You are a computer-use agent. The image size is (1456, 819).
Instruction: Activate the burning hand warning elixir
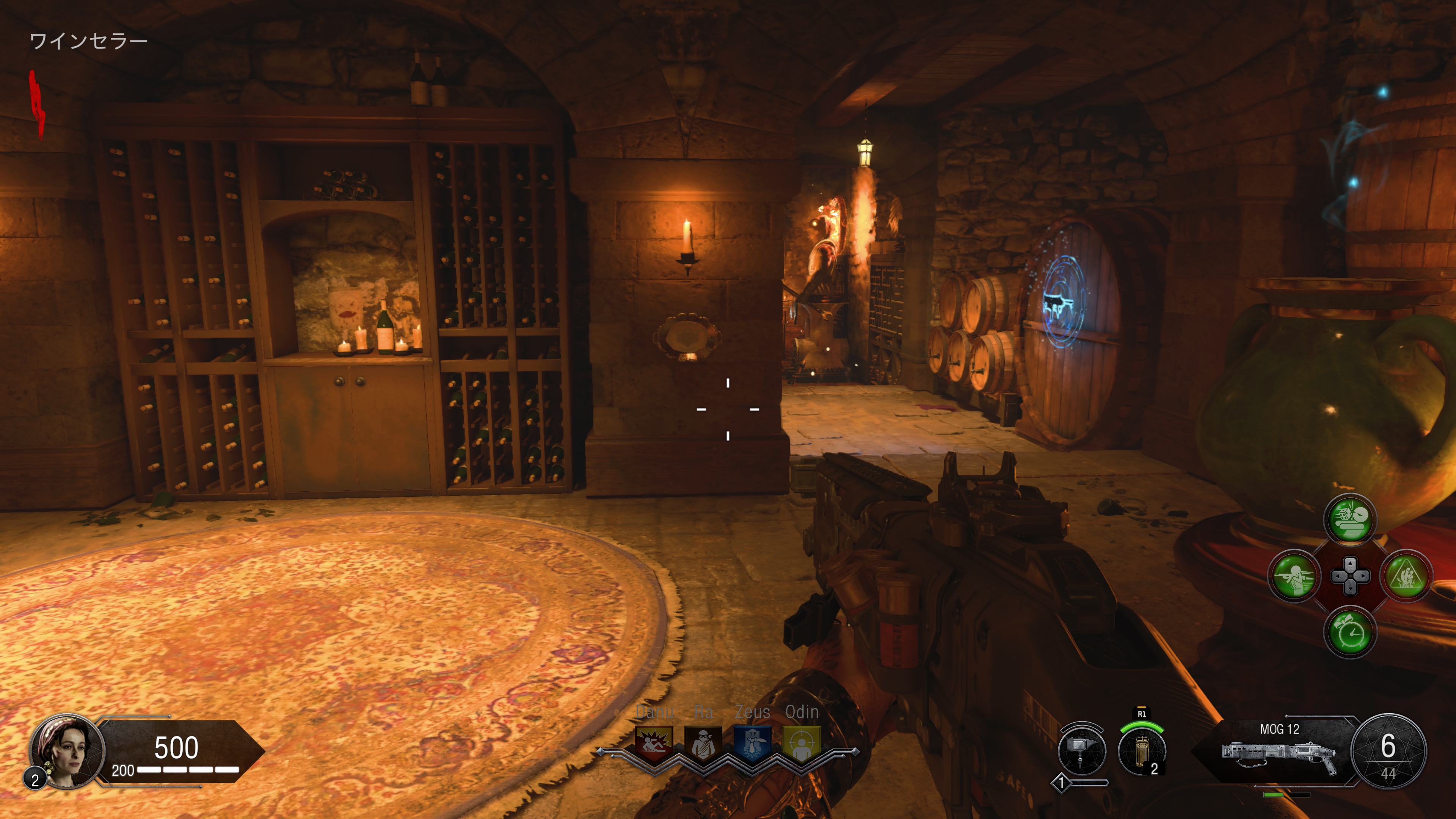tap(1406, 576)
